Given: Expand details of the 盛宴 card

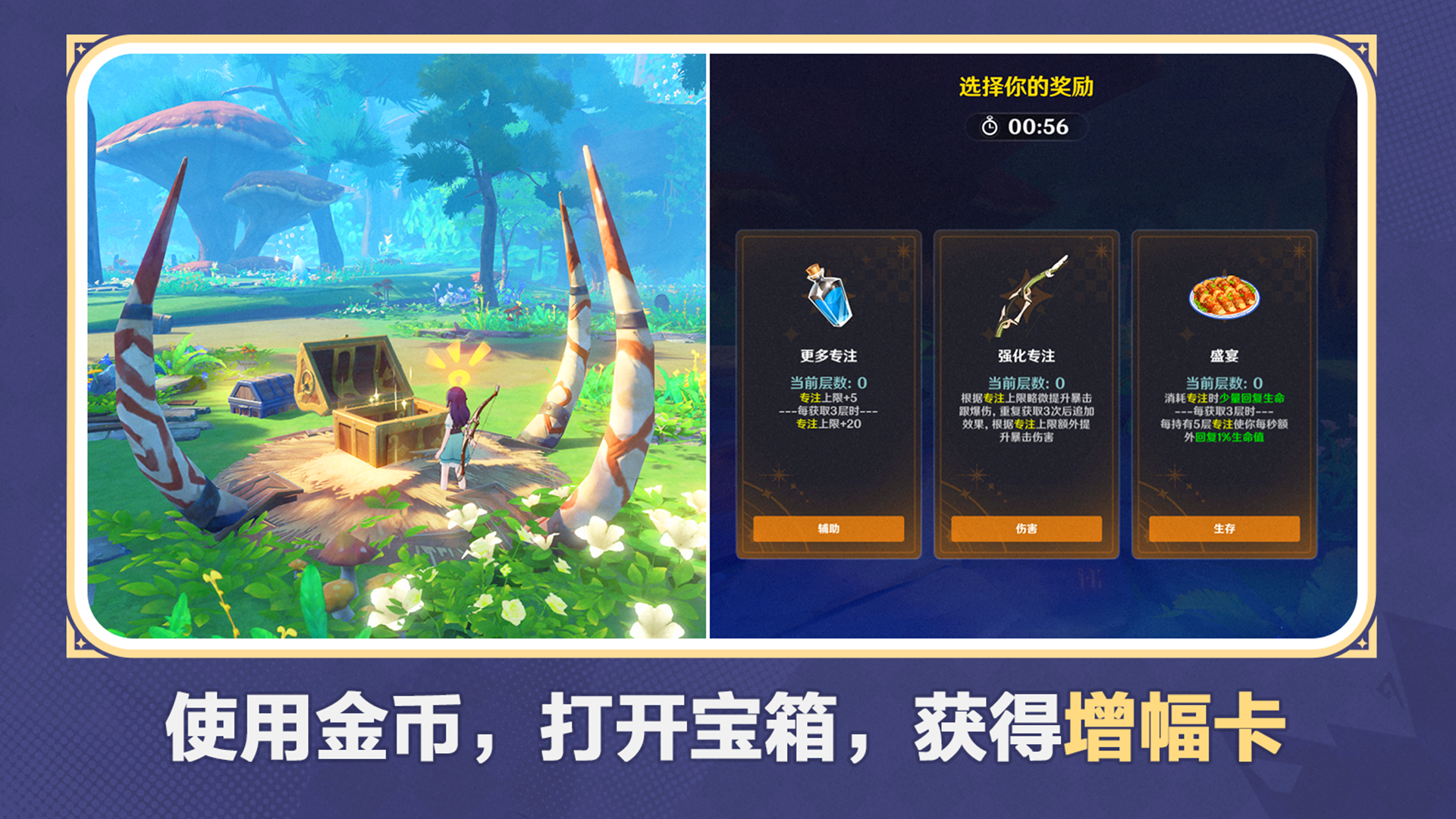Looking at the screenshot, I should (1225, 528).
